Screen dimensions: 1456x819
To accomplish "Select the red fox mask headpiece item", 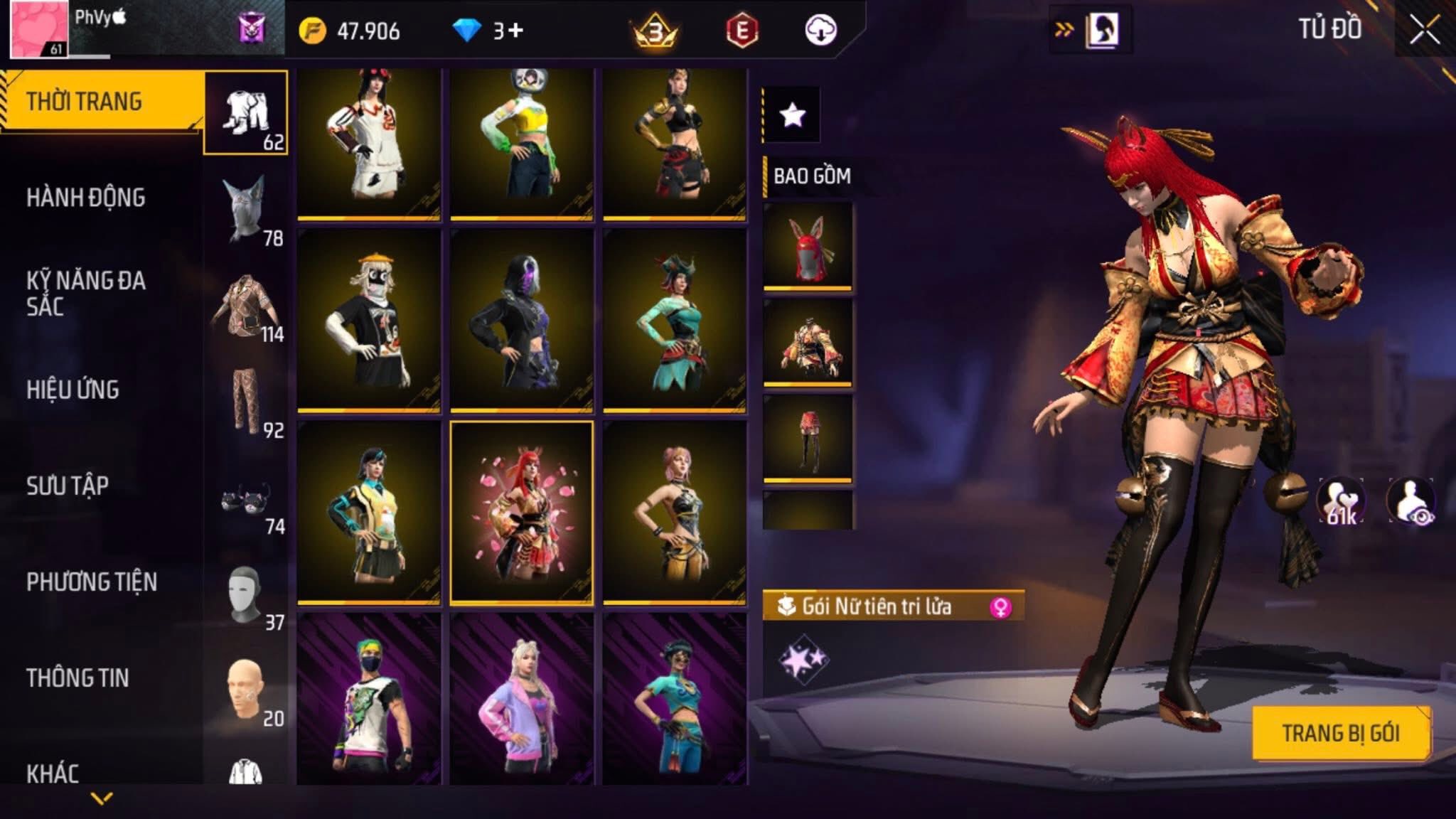I will (x=808, y=246).
